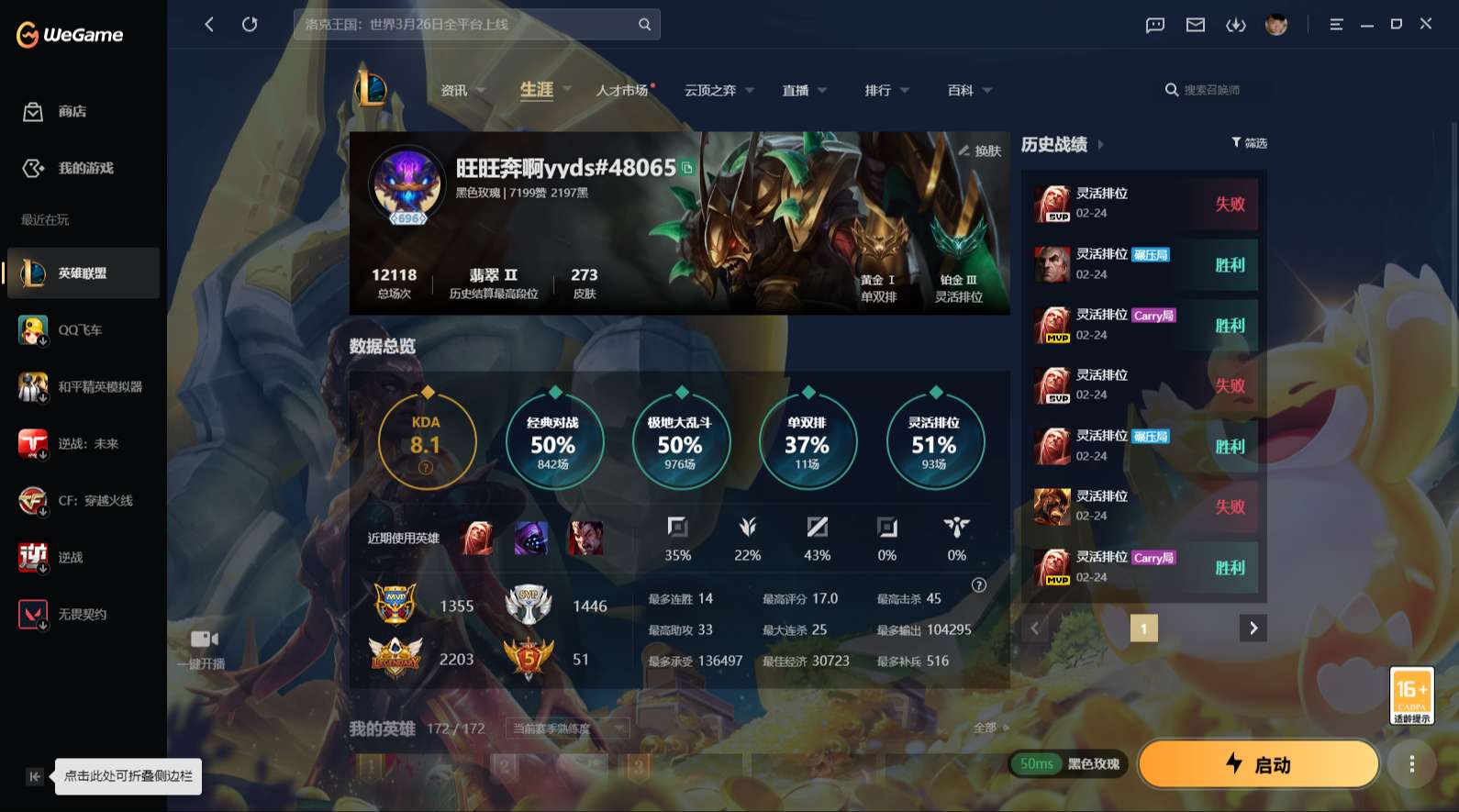Click the 启动 launch button
This screenshot has height=812, width=1459.
1257,763
